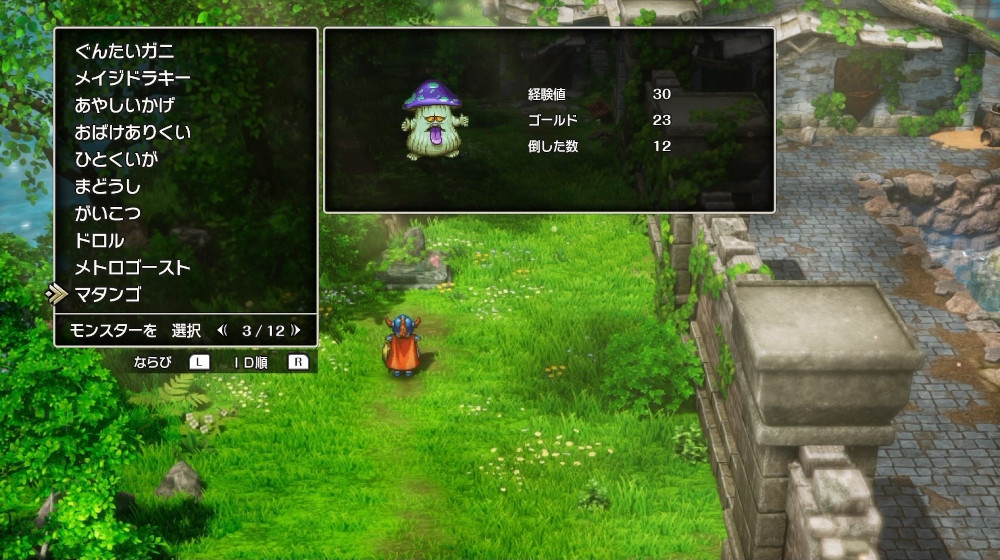Go to the previous monster list page
The height and width of the screenshot is (560, 1000).
click(x=223, y=330)
